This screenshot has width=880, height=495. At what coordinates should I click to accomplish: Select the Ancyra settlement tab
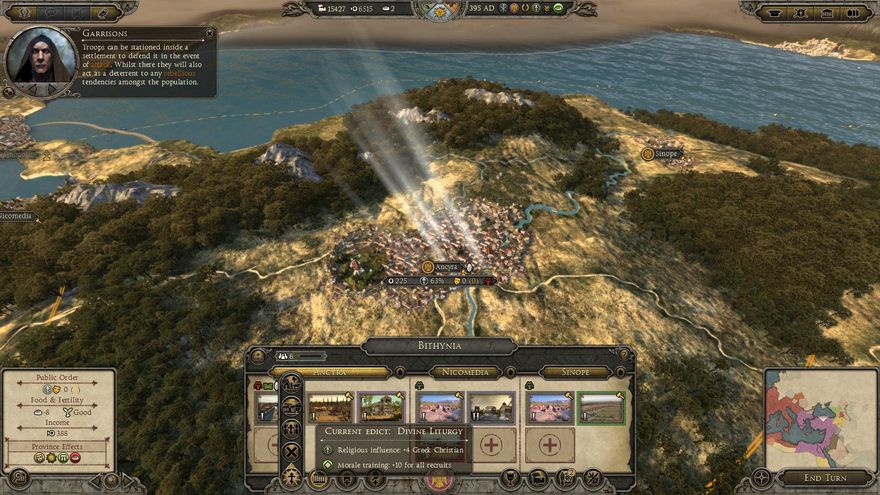[329, 372]
